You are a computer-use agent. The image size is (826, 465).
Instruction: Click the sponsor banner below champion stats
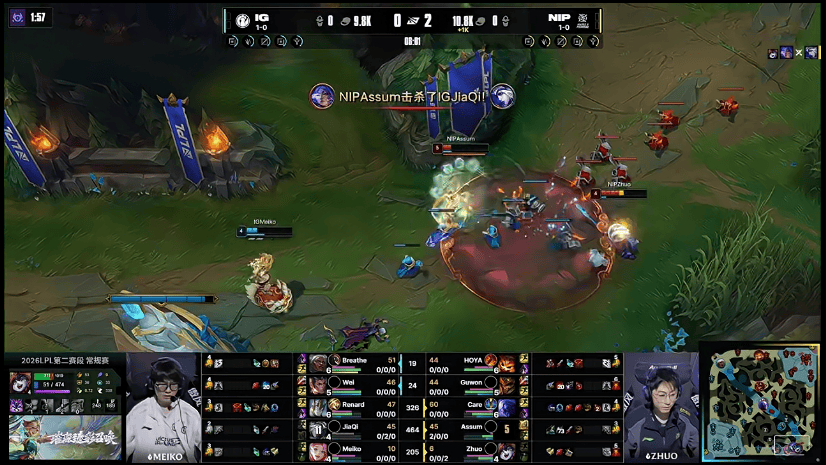(62, 438)
